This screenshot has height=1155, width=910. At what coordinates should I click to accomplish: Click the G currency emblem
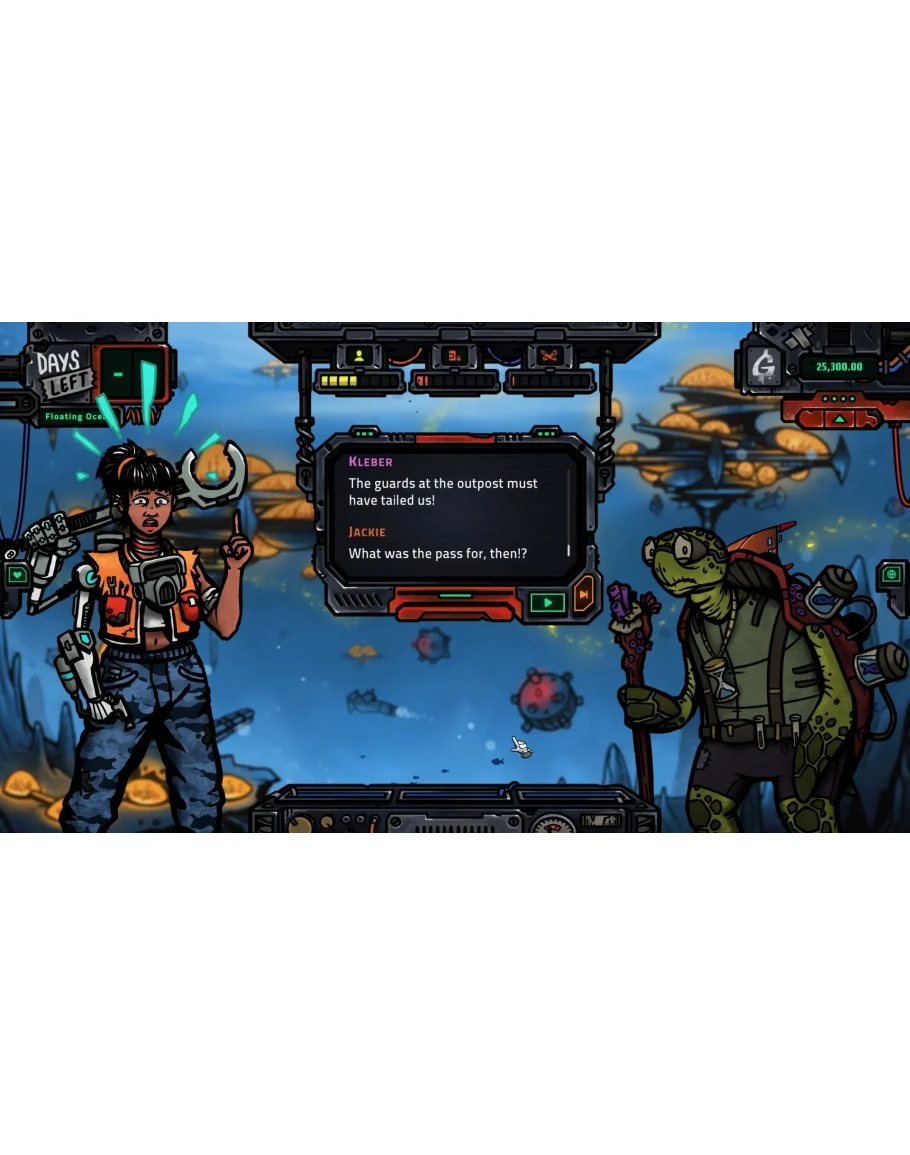[x=766, y=367]
